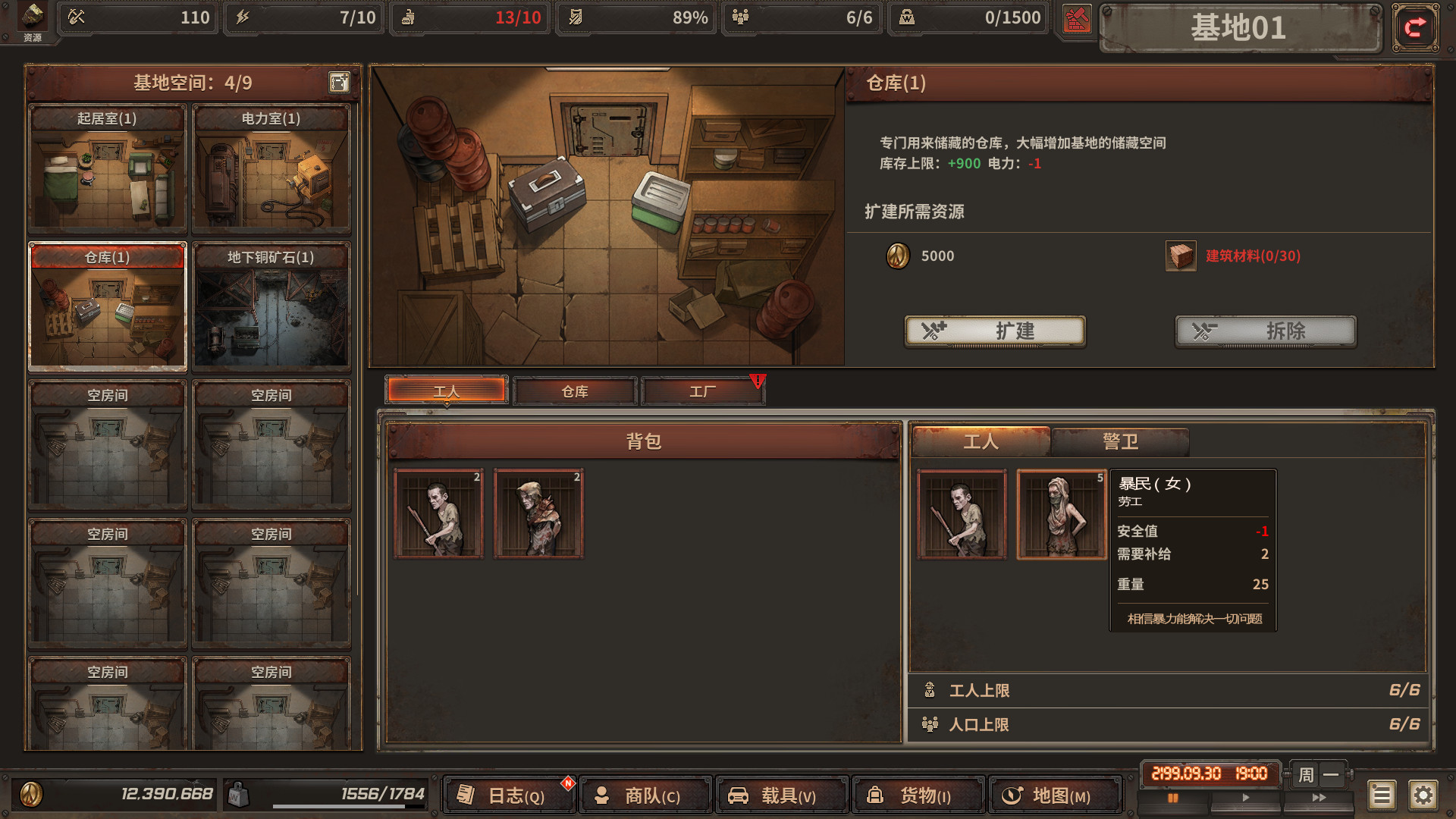The height and width of the screenshot is (819, 1456).
Task: Open the 商队(C) caravan panel
Action: (645, 795)
